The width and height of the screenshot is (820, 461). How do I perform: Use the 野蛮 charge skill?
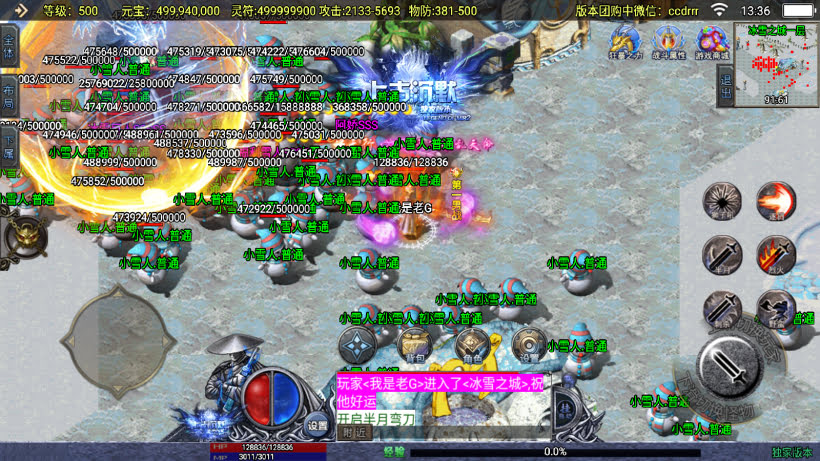coord(775,310)
